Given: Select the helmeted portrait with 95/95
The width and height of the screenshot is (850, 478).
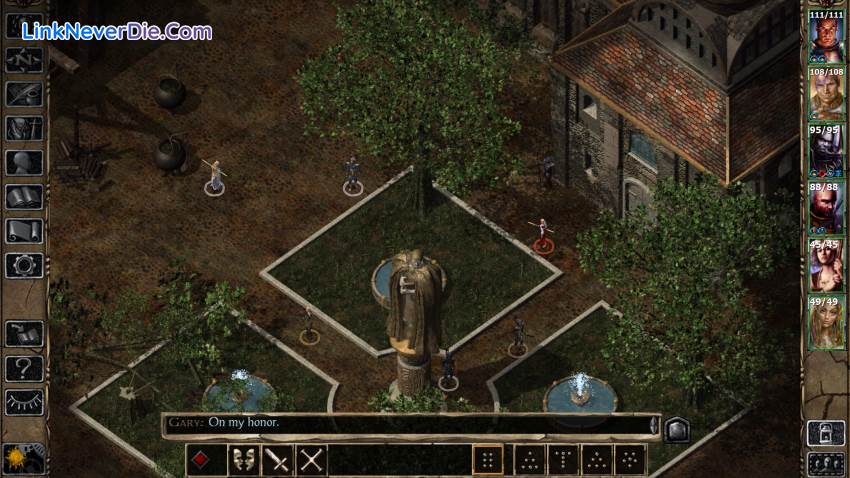Looking at the screenshot, I should pos(825,152).
